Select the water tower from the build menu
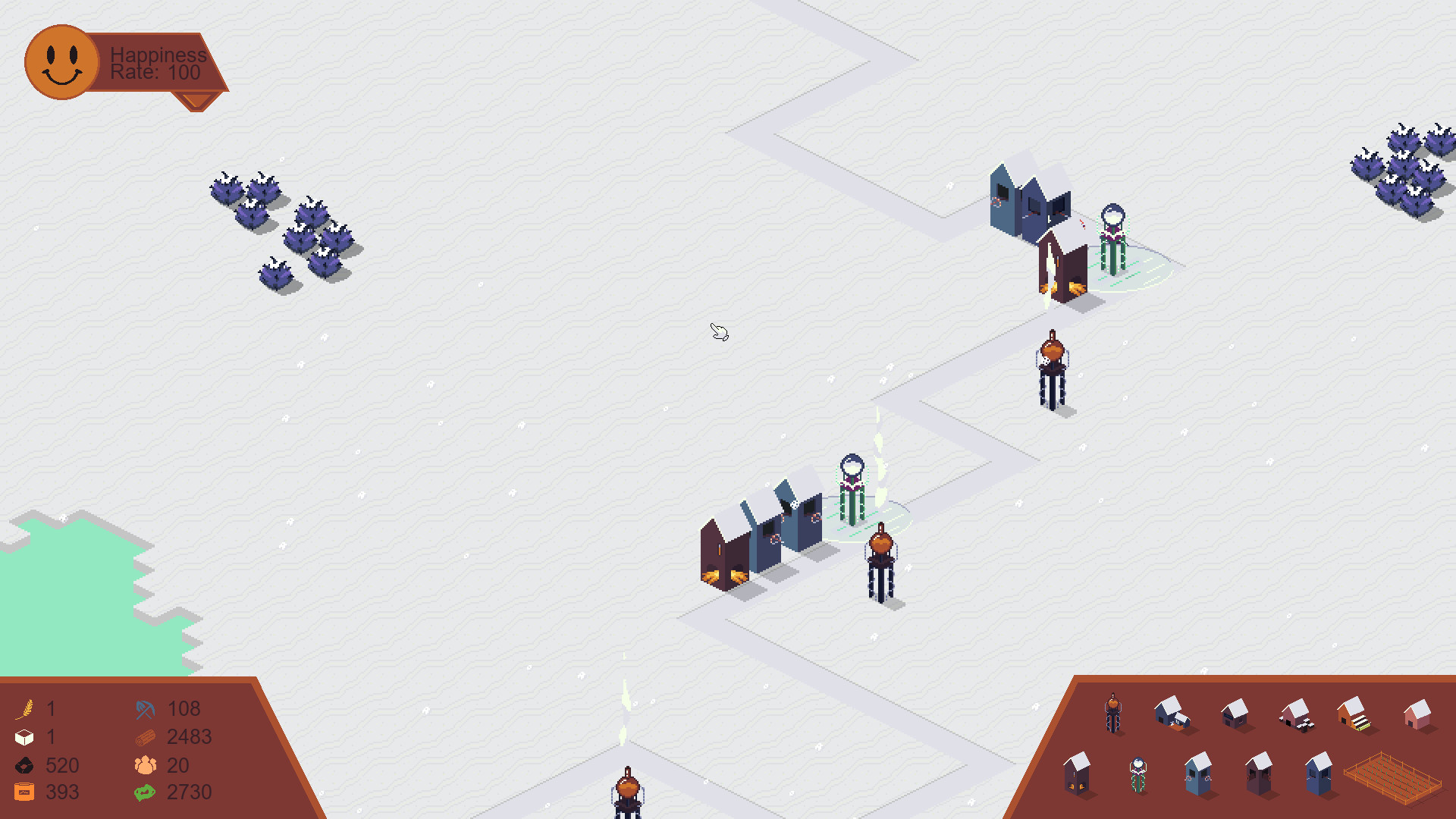The image size is (1456, 819). [x=1112, y=712]
